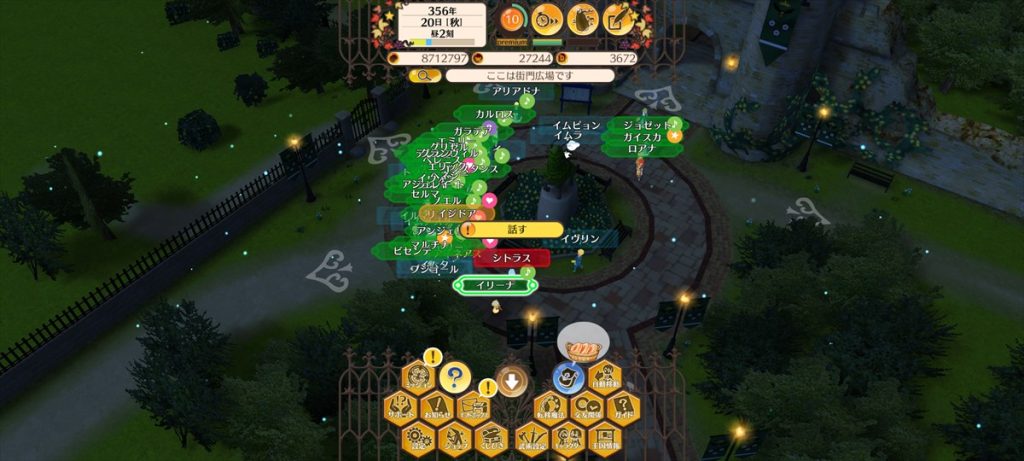This screenshot has width=1024, height=461.
Task: Open 武器設定 weapon settings
Action: coord(530,437)
